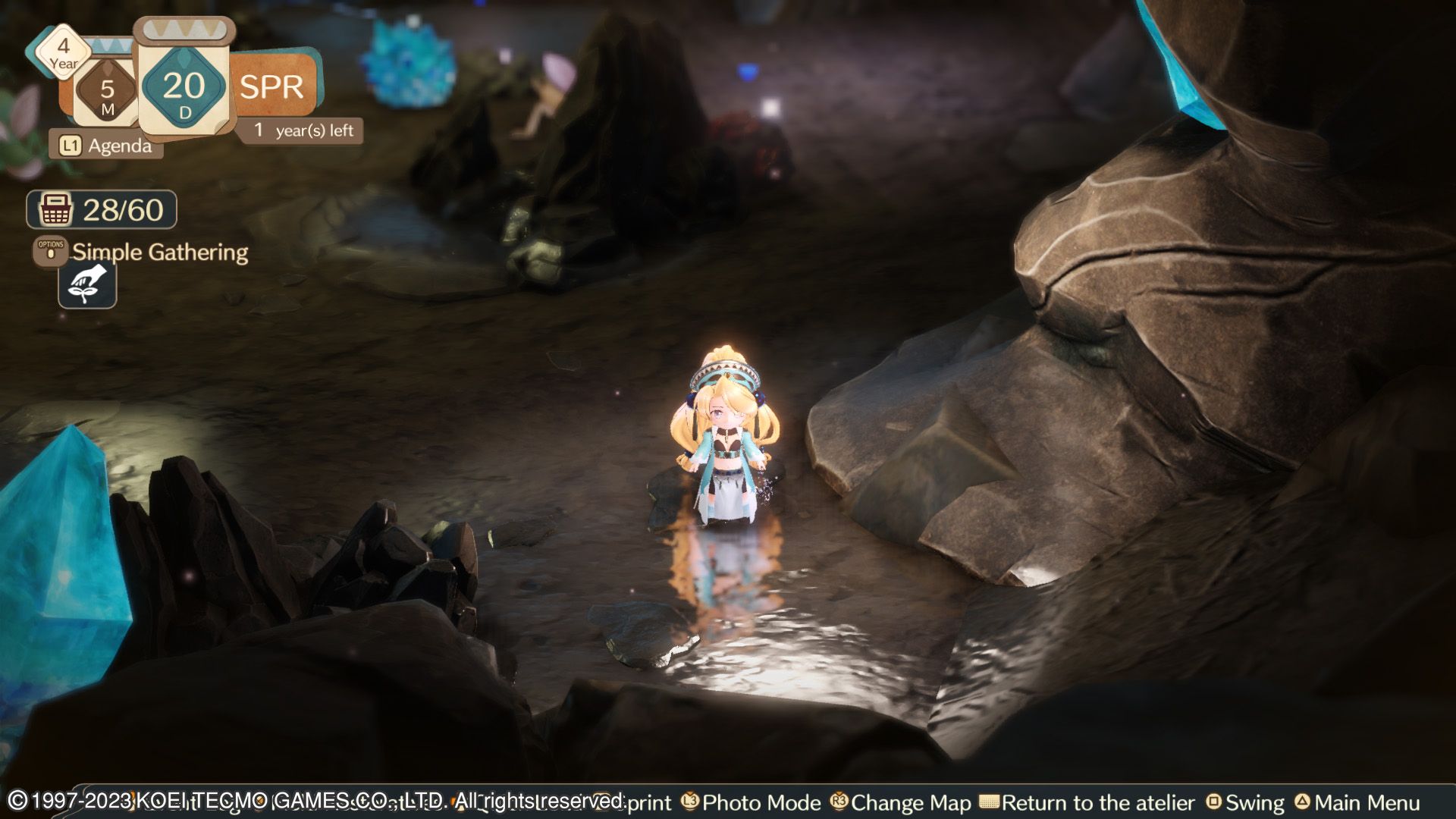Viewport: 1456px width, 819px height.
Task: Select the SPR season tab
Action: (x=273, y=86)
